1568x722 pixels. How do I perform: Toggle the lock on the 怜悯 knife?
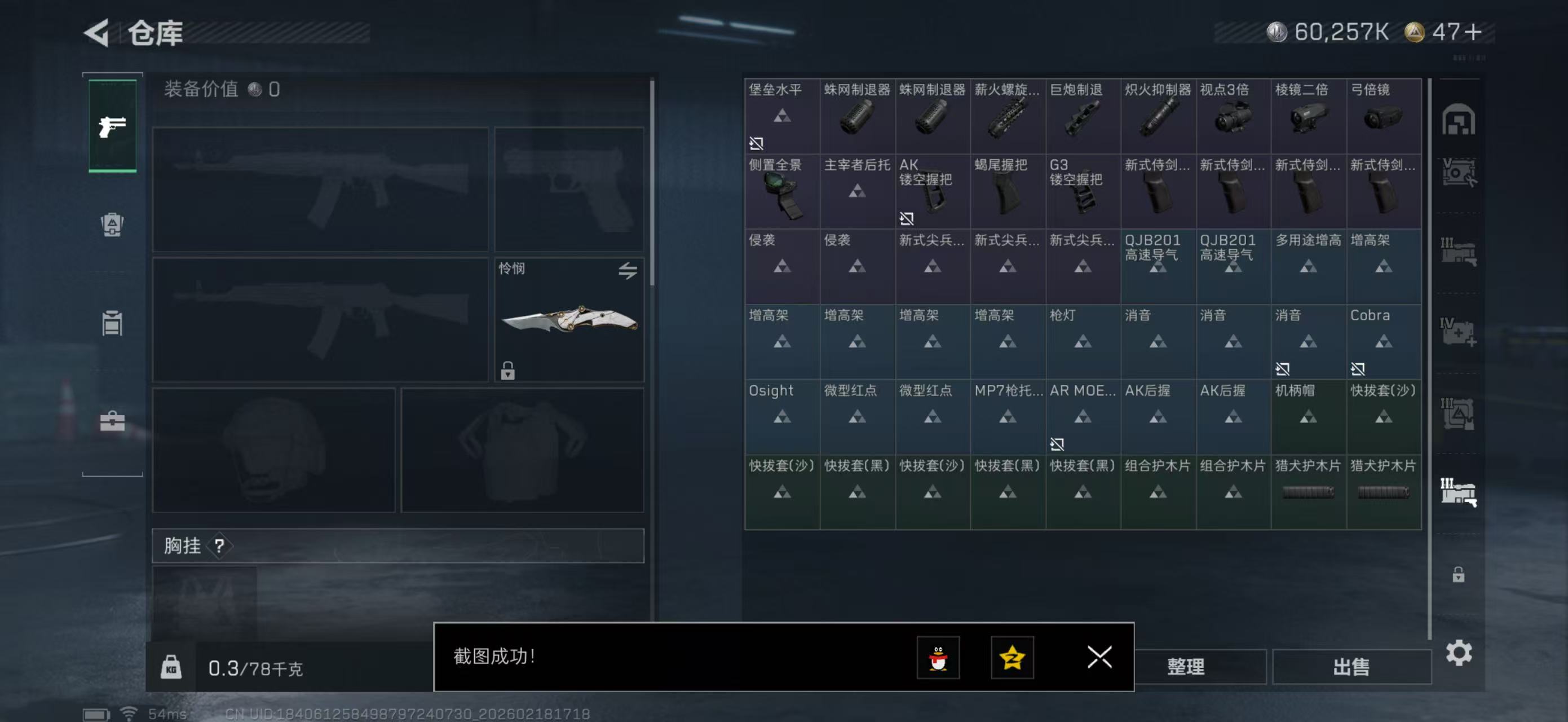[x=509, y=371]
